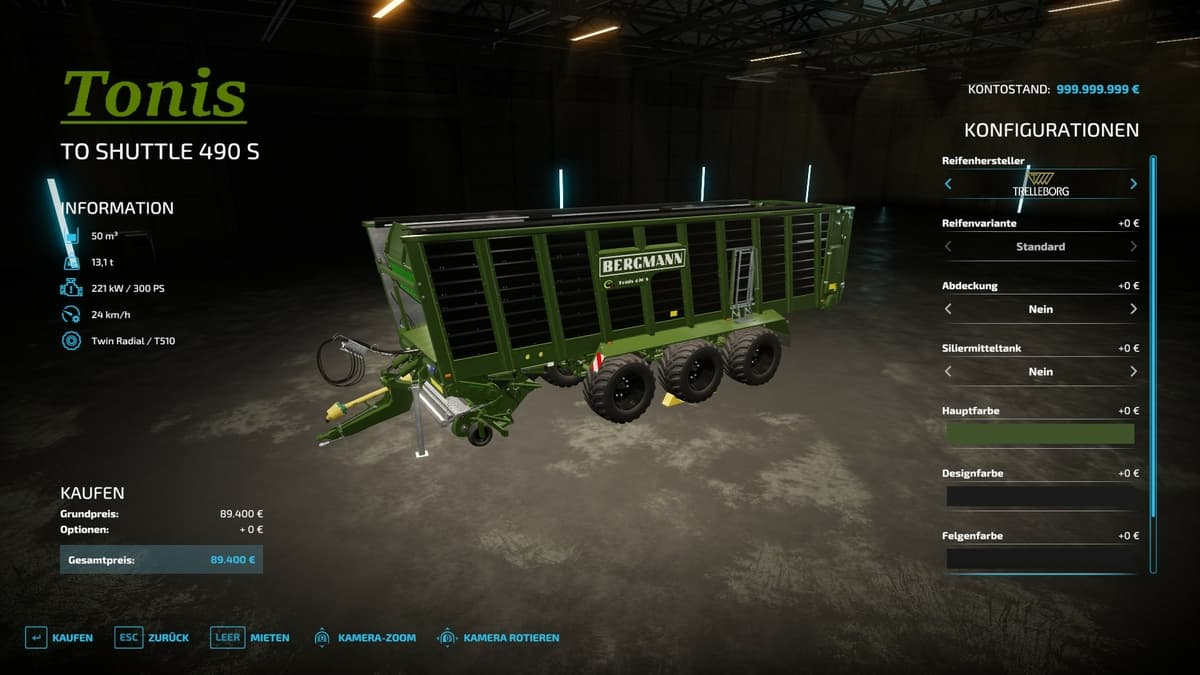1200x675 pixels.
Task: Select previous tire manufacturer before Trelleborg
Action: pos(948,184)
